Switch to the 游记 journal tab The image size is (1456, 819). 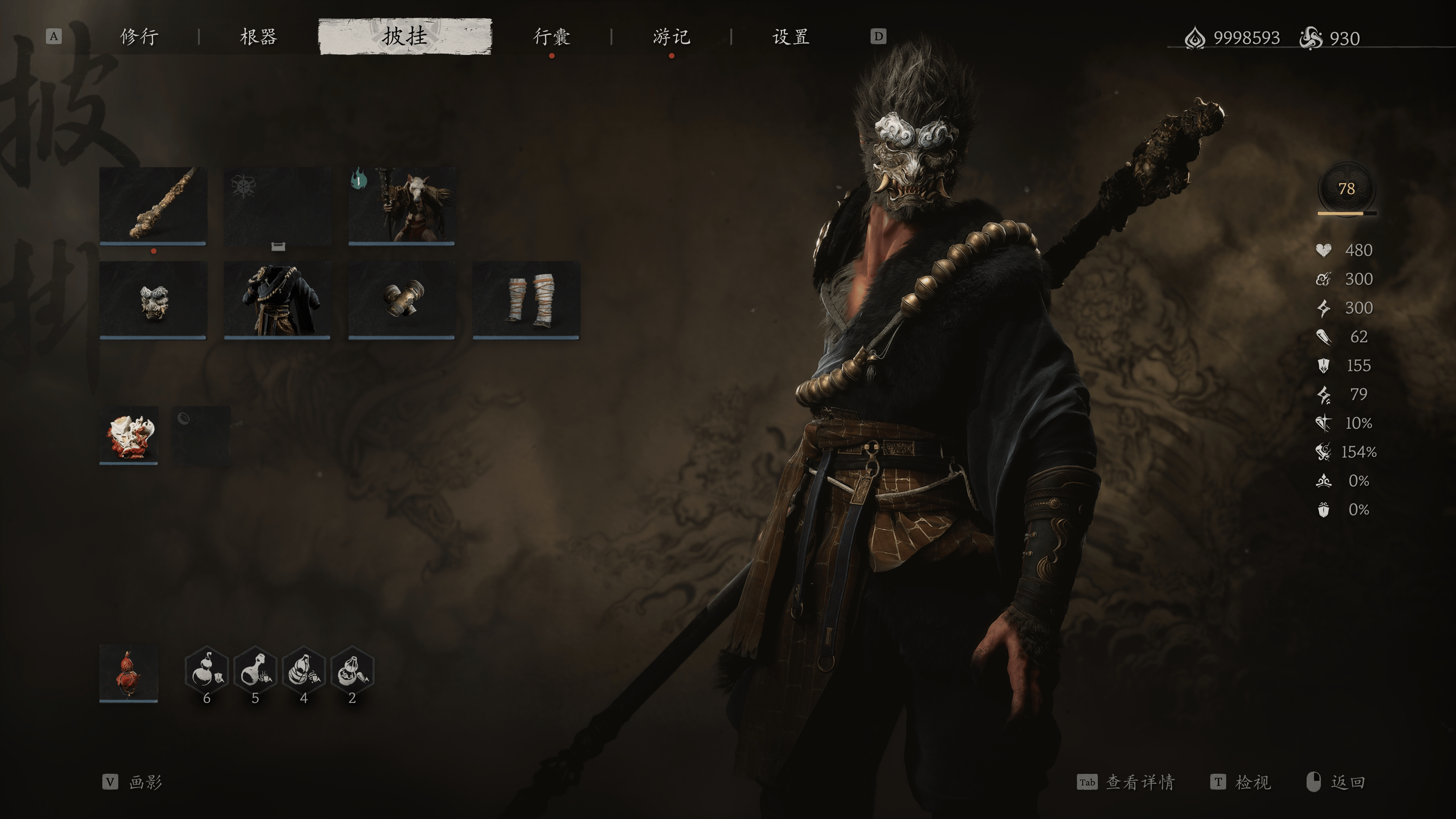(x=671, y=37)
